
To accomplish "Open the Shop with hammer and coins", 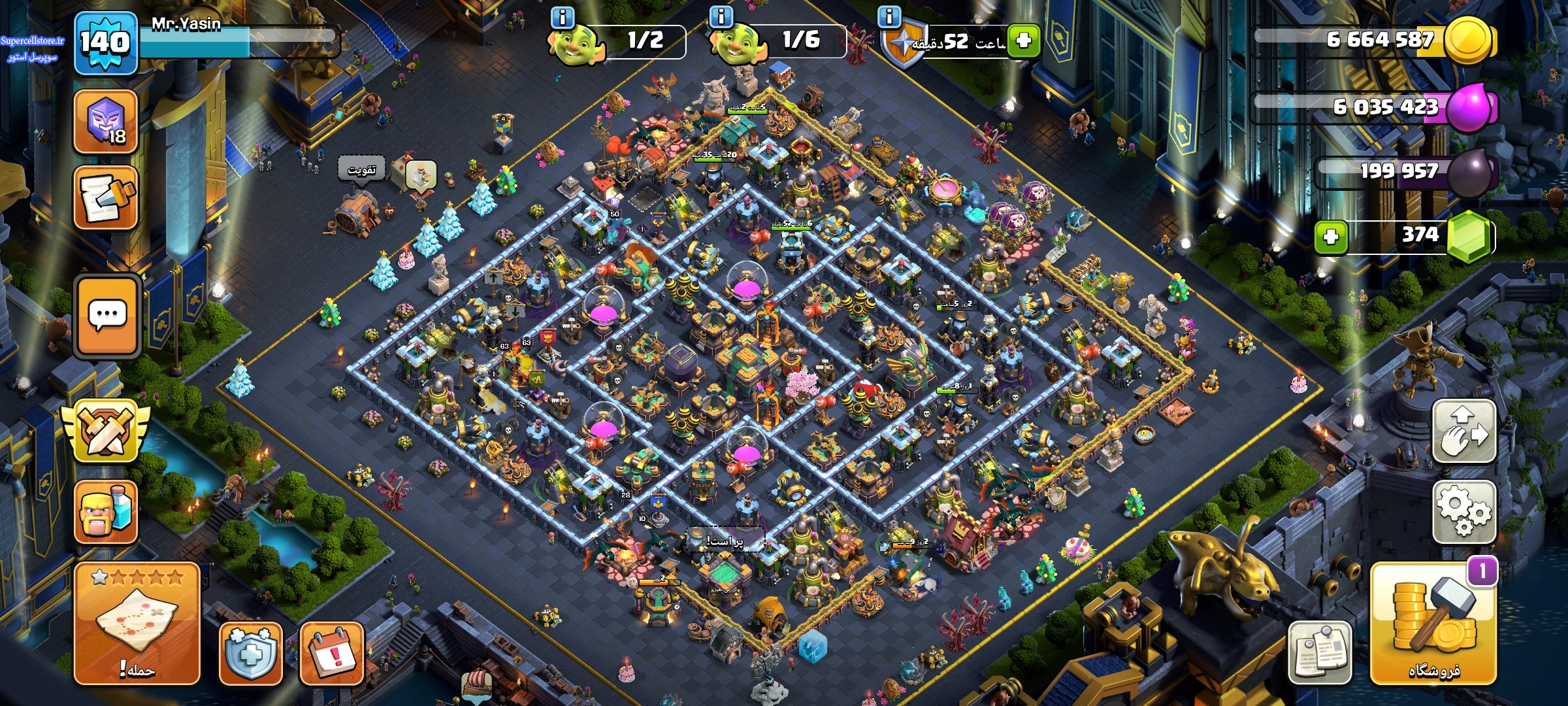I will coord(1433,624).
